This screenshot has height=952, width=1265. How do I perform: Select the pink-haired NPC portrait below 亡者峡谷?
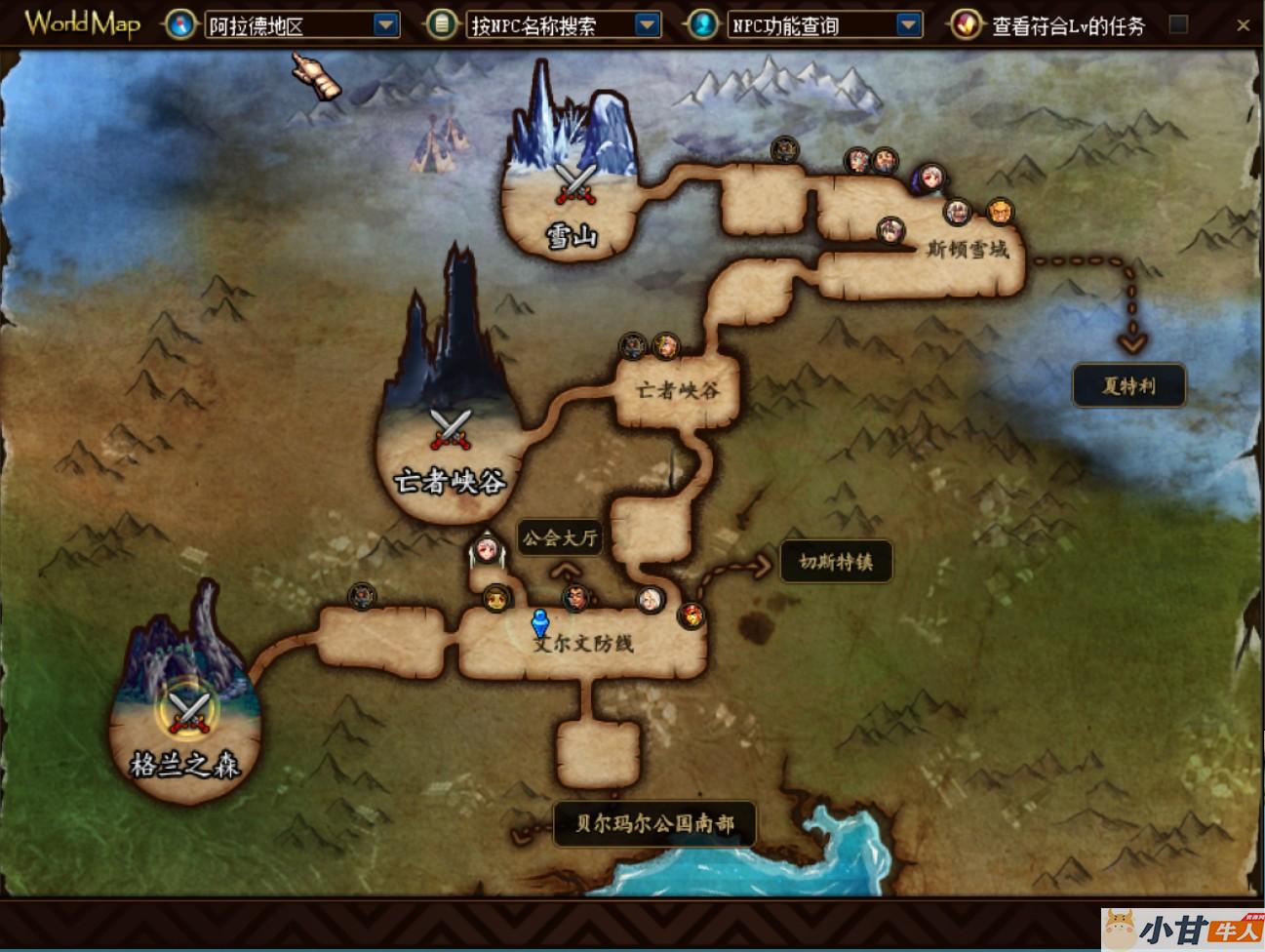point(486,550)
